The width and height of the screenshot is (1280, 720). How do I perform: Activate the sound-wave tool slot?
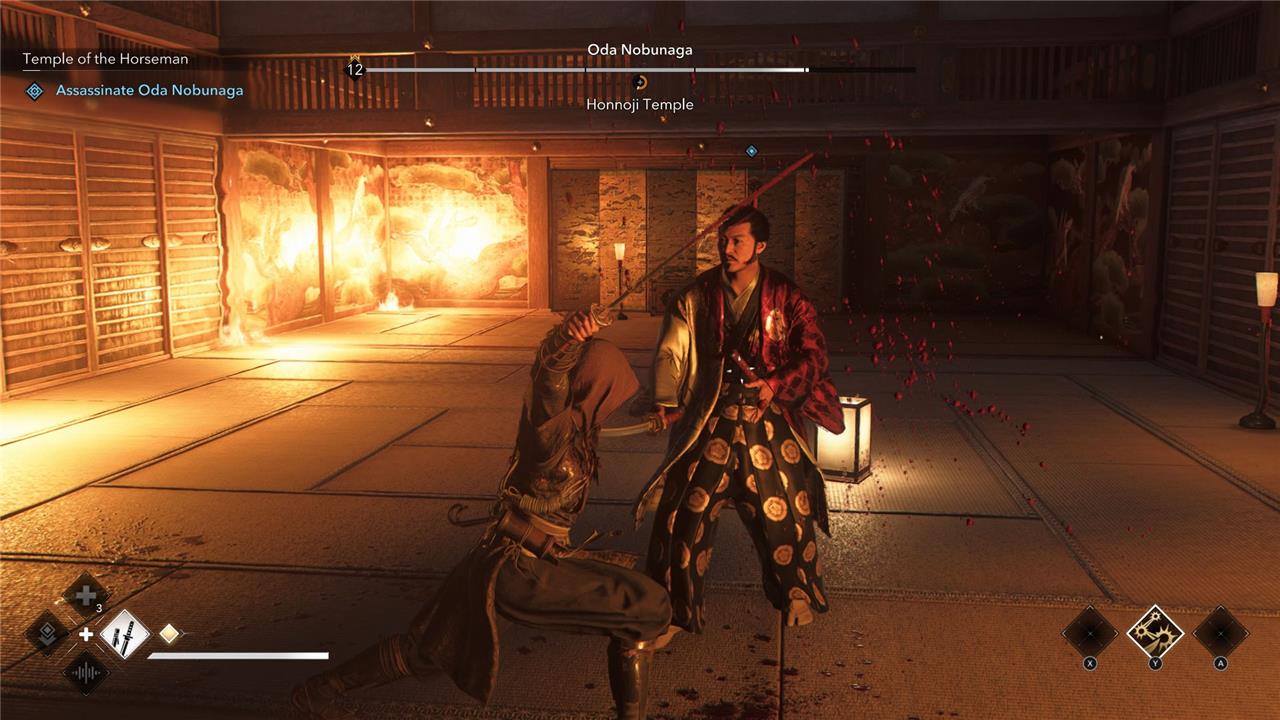86,673
